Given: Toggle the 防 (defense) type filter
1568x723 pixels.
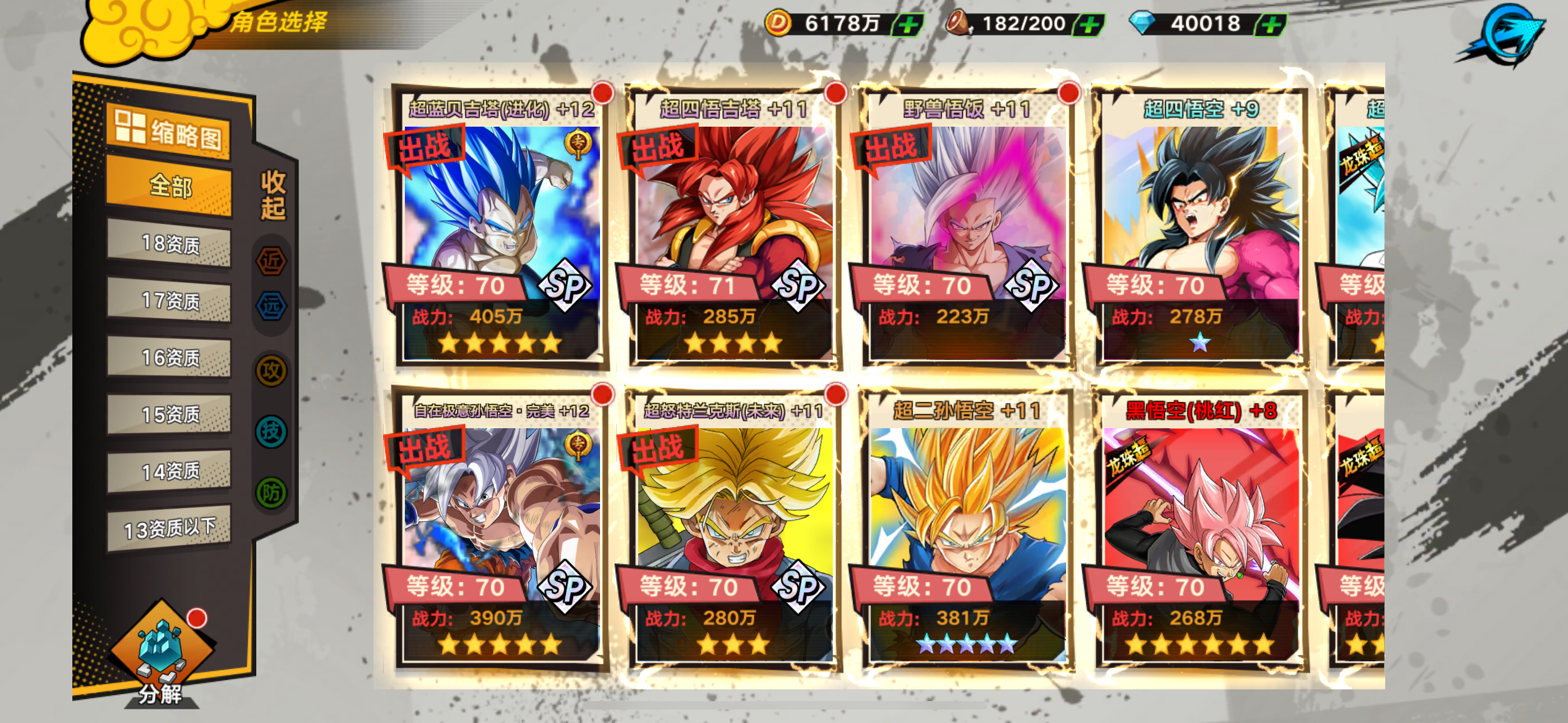Looking at the screenshot, I should 271,492.
